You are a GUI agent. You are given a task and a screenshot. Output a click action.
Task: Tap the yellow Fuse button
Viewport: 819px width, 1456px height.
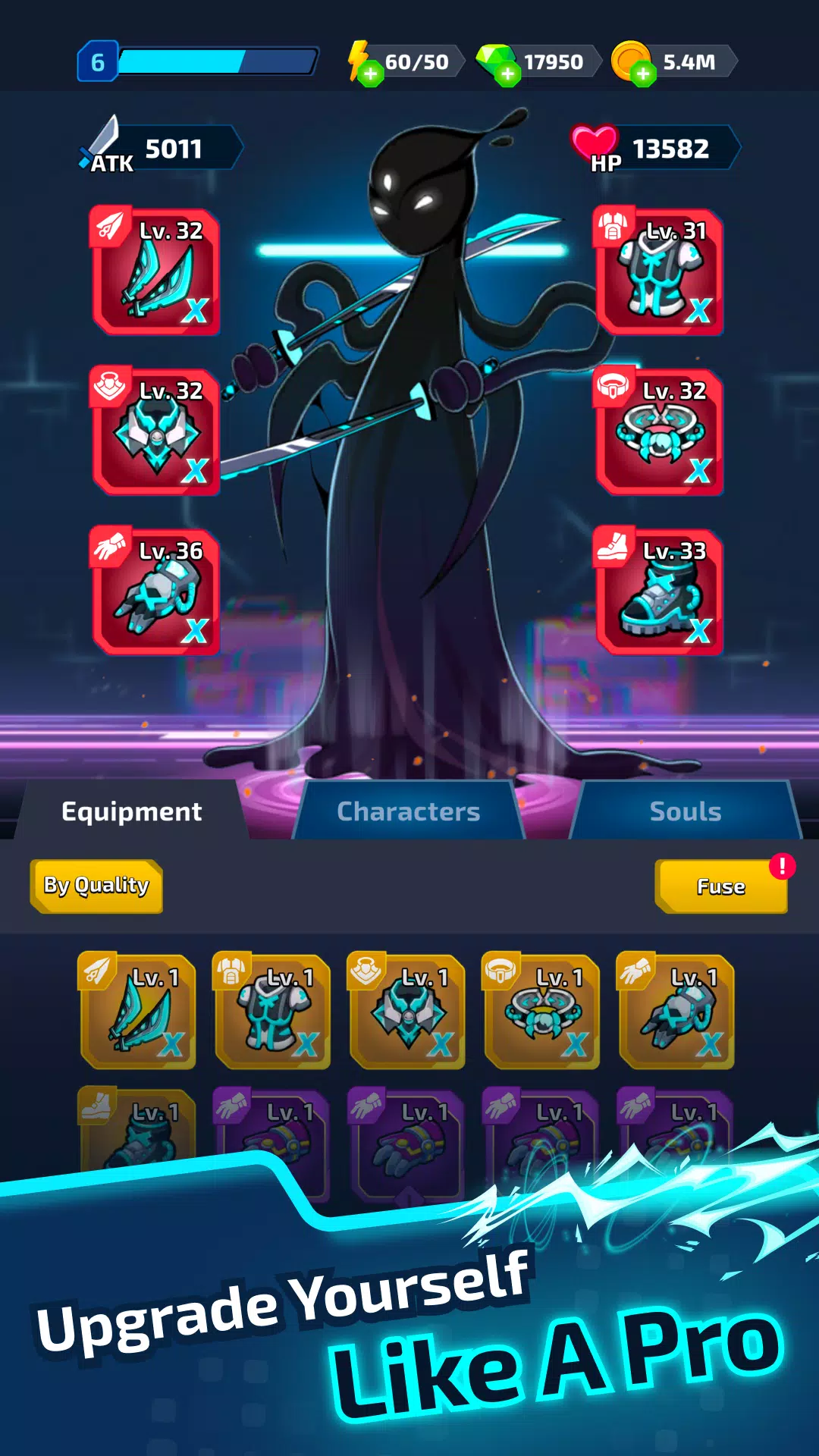click(720, 886)
